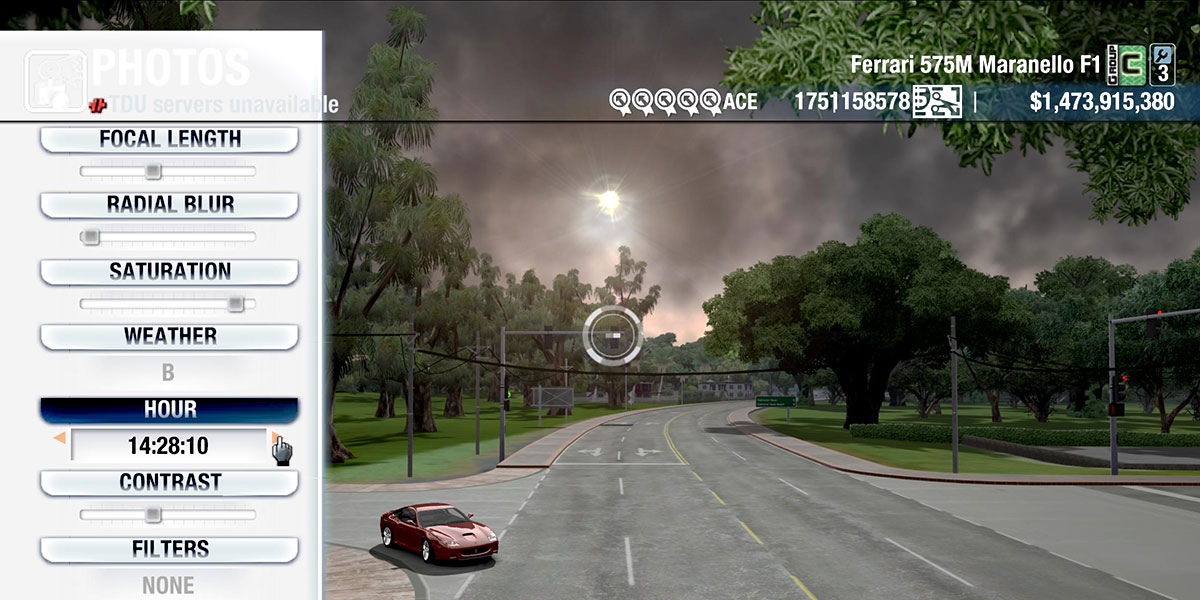Choose the Saturation menu entry
1200x600 pixels.
[169, 271]
